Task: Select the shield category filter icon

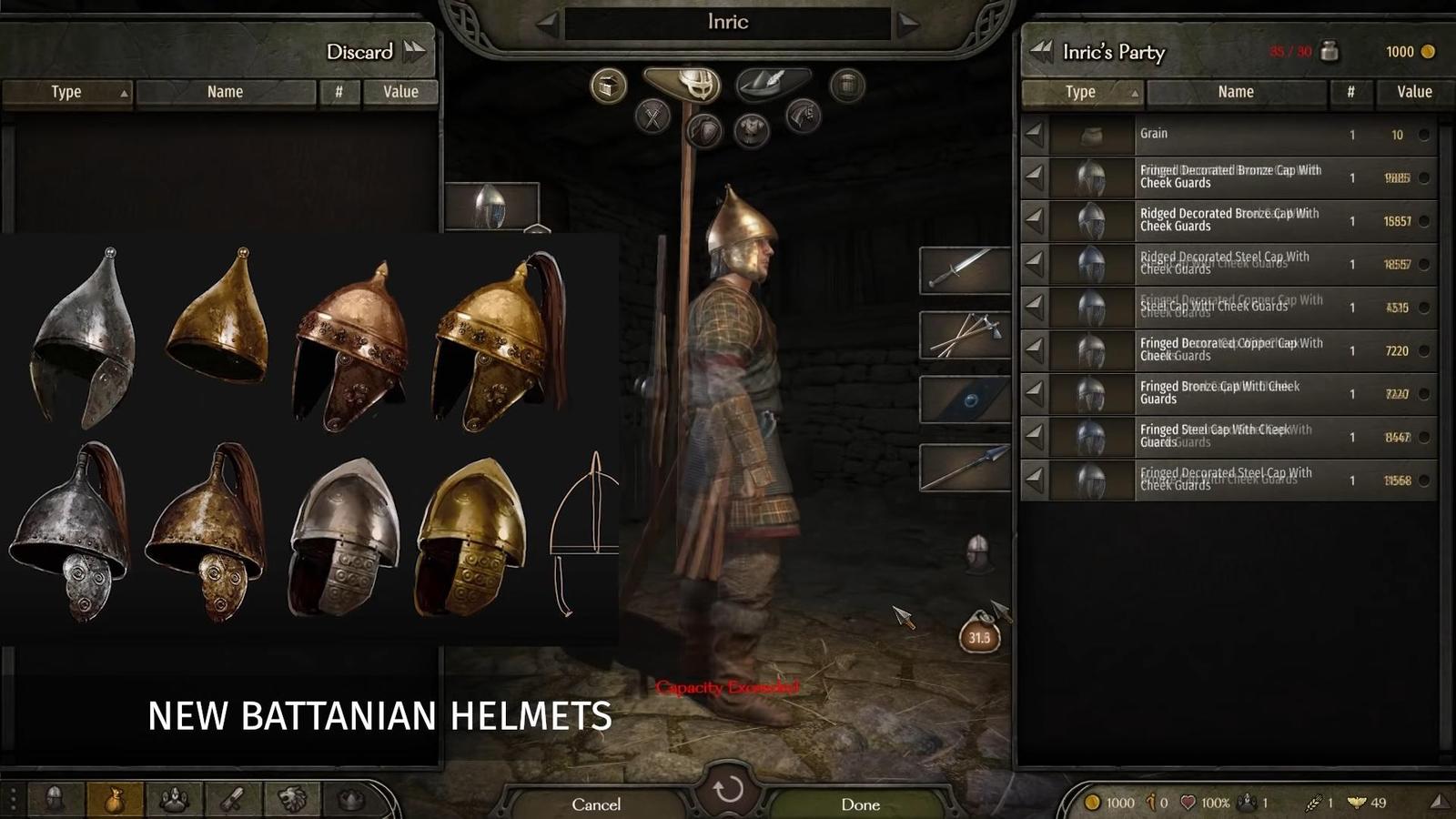Action: pos(704,130)
